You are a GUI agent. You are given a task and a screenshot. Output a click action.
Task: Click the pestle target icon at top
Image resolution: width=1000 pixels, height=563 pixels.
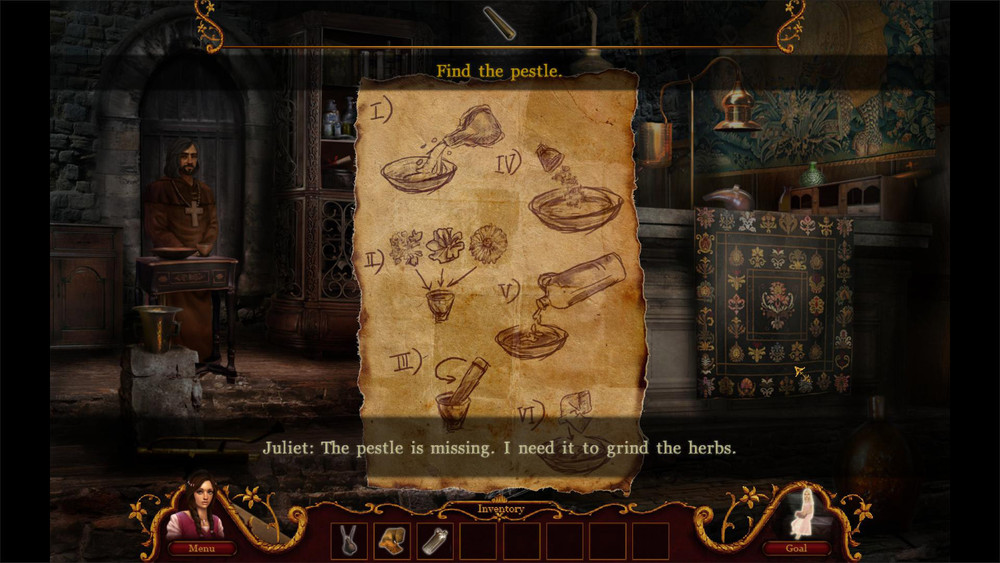click(499, 23)
